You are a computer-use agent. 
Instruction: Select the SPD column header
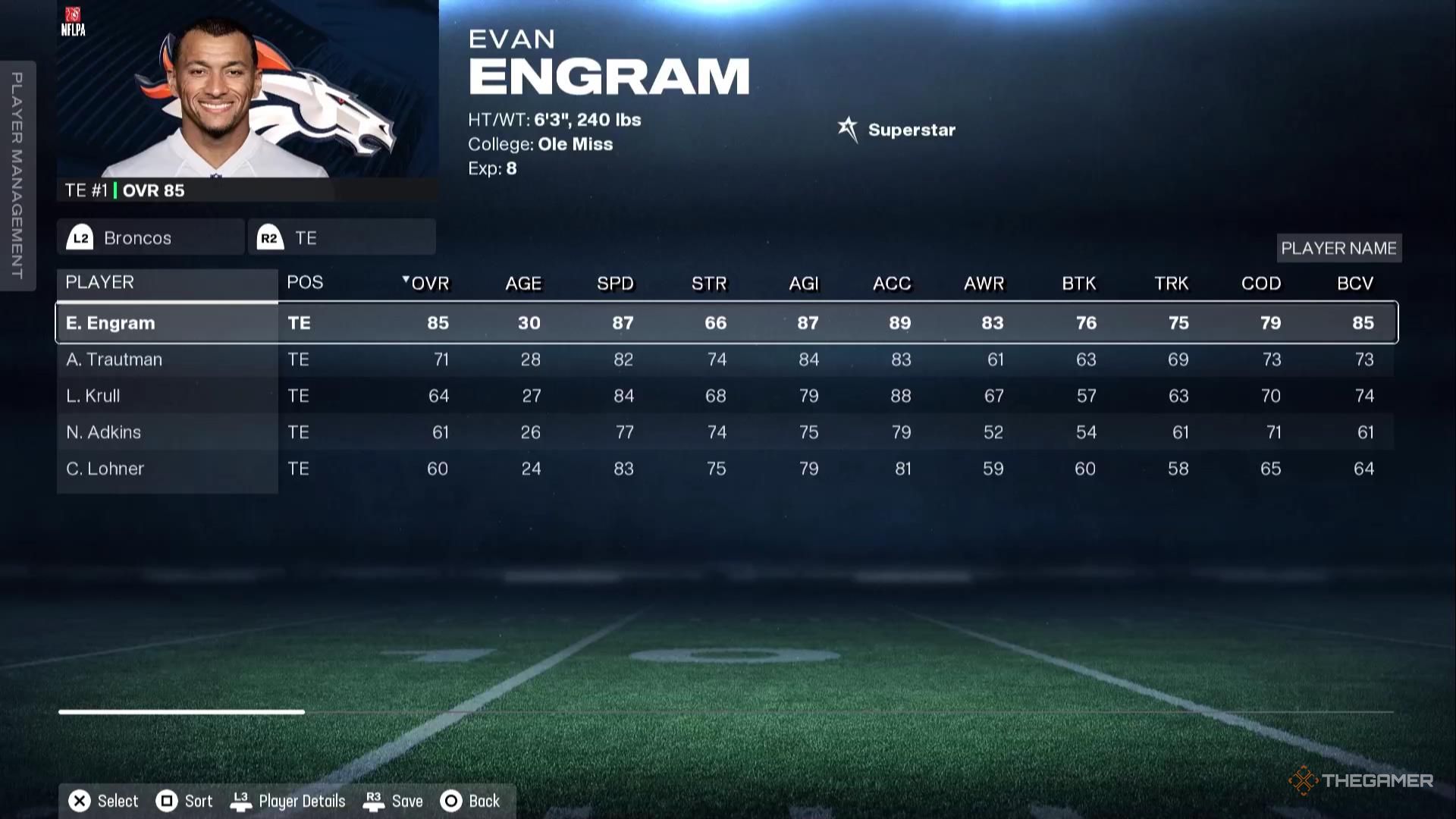pyautogui.click(x=616, y=283)
